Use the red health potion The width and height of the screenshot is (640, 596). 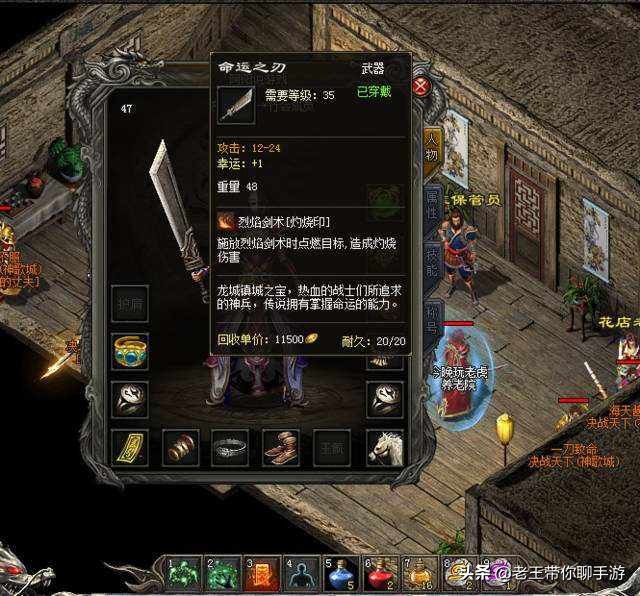coord(381,575)
